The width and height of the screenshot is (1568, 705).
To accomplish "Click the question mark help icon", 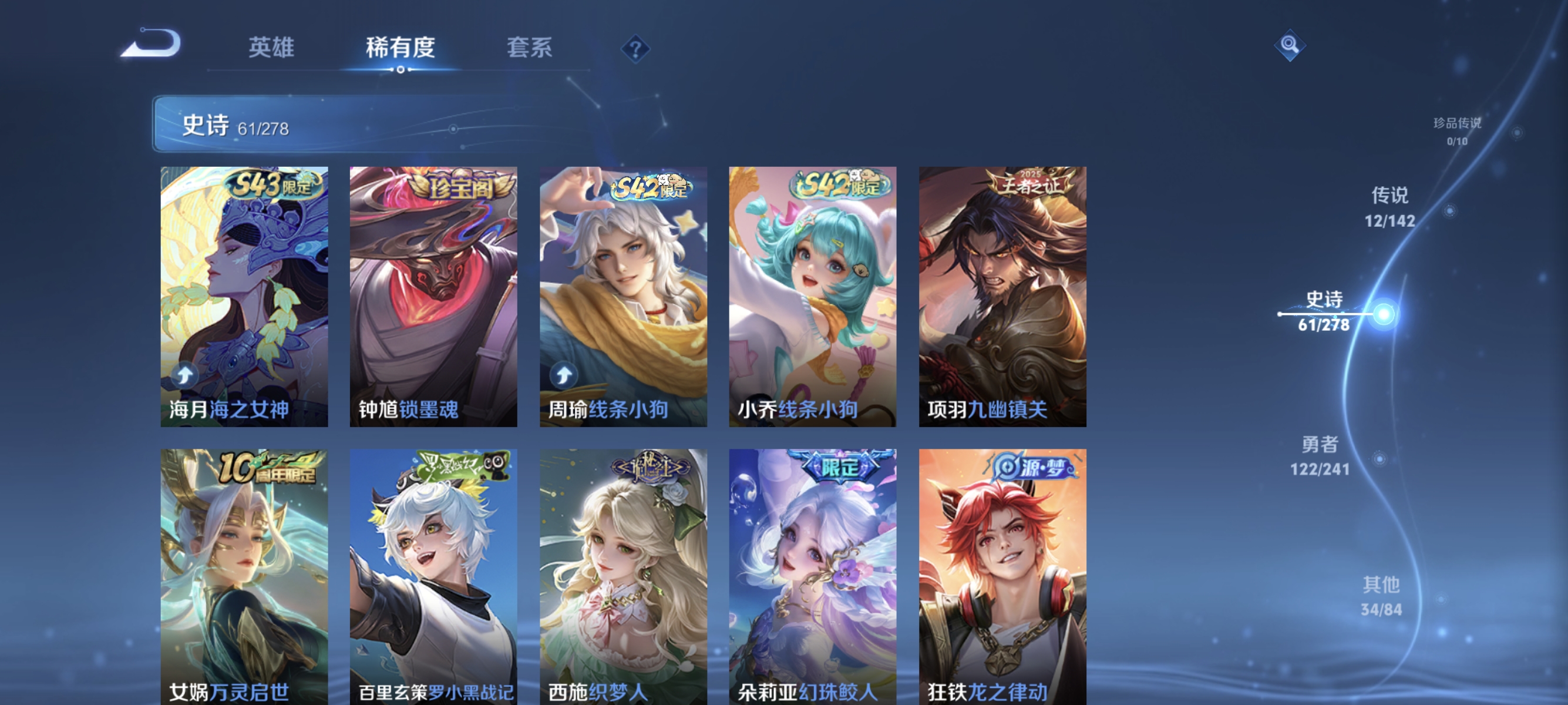I will [635, 48].
